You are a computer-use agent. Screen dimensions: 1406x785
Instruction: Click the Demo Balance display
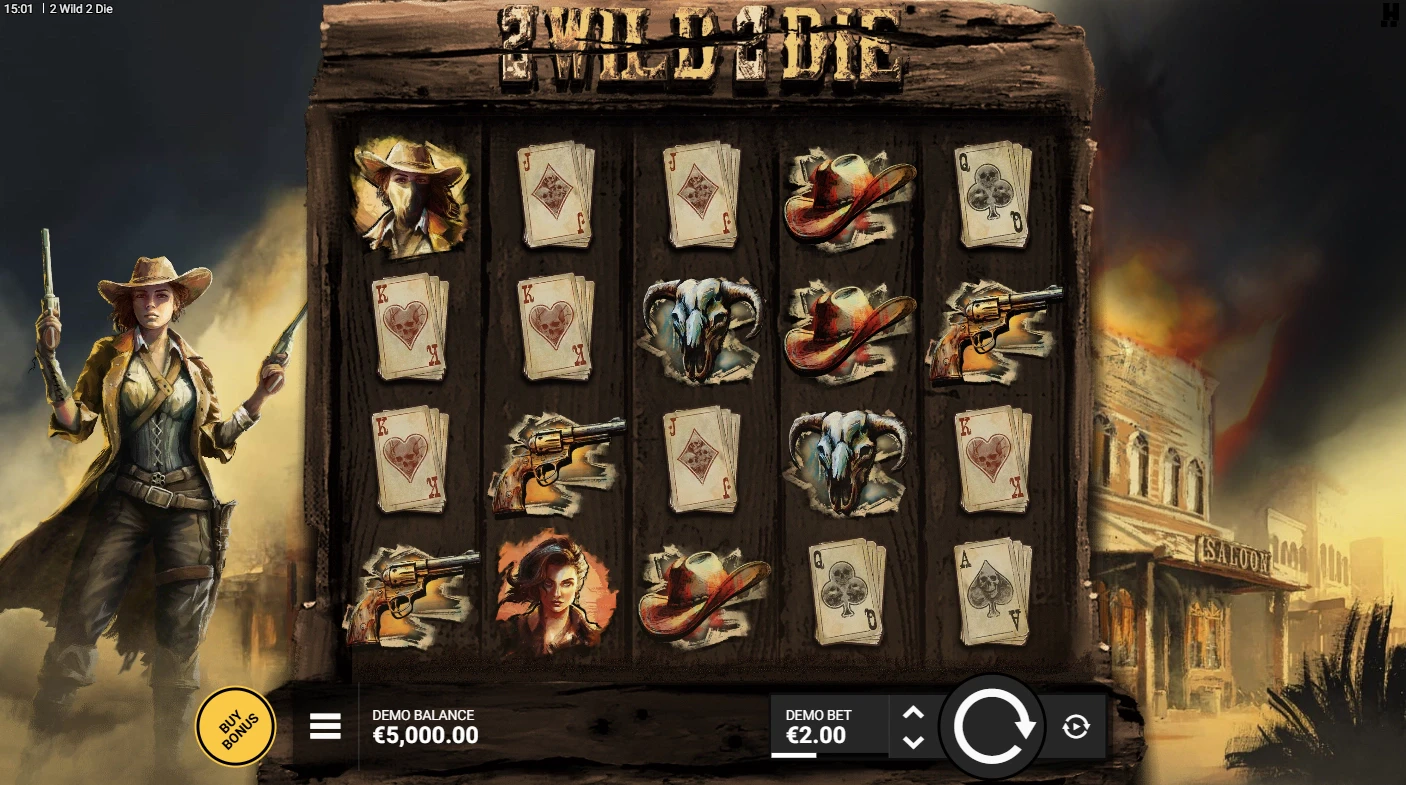pos(422,726)
